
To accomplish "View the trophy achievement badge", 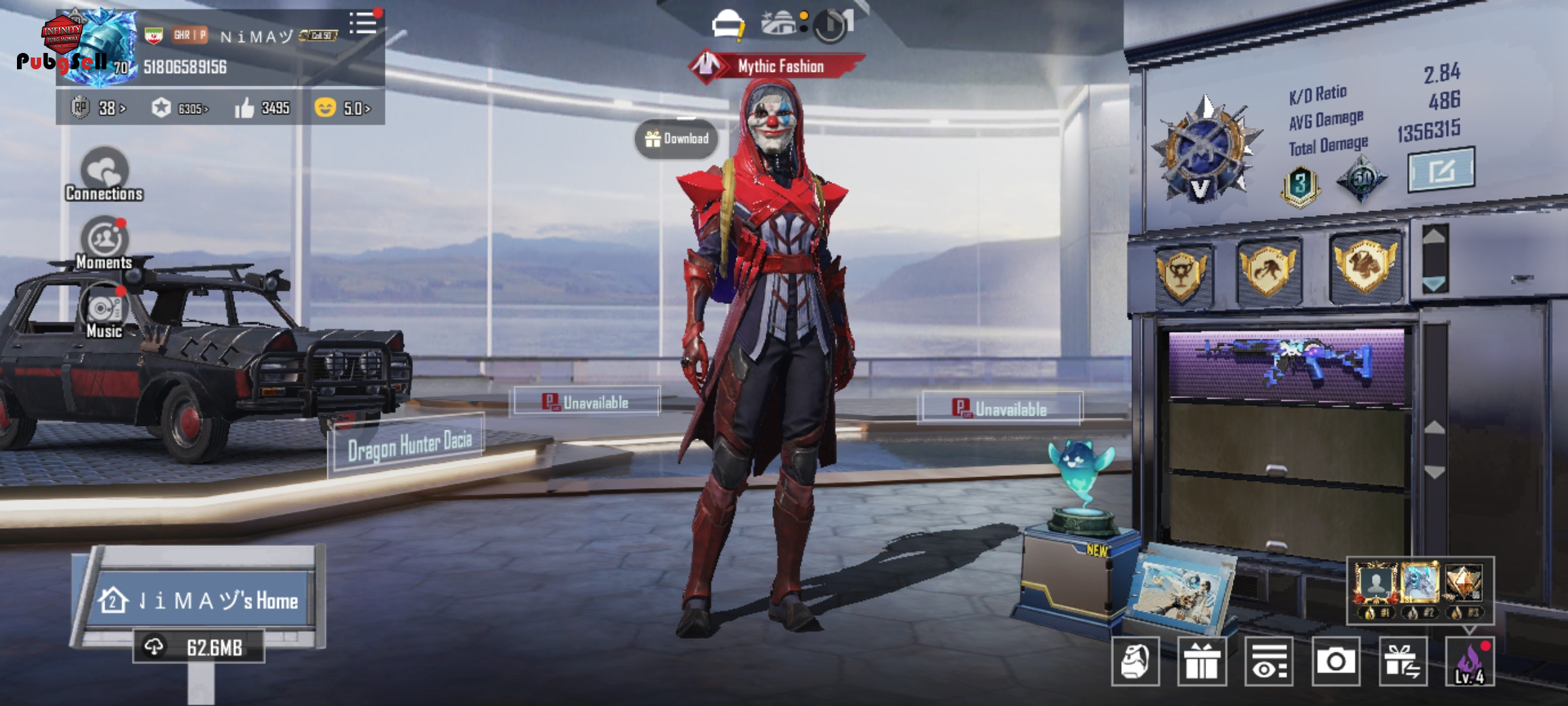I will click(1183, 273).
